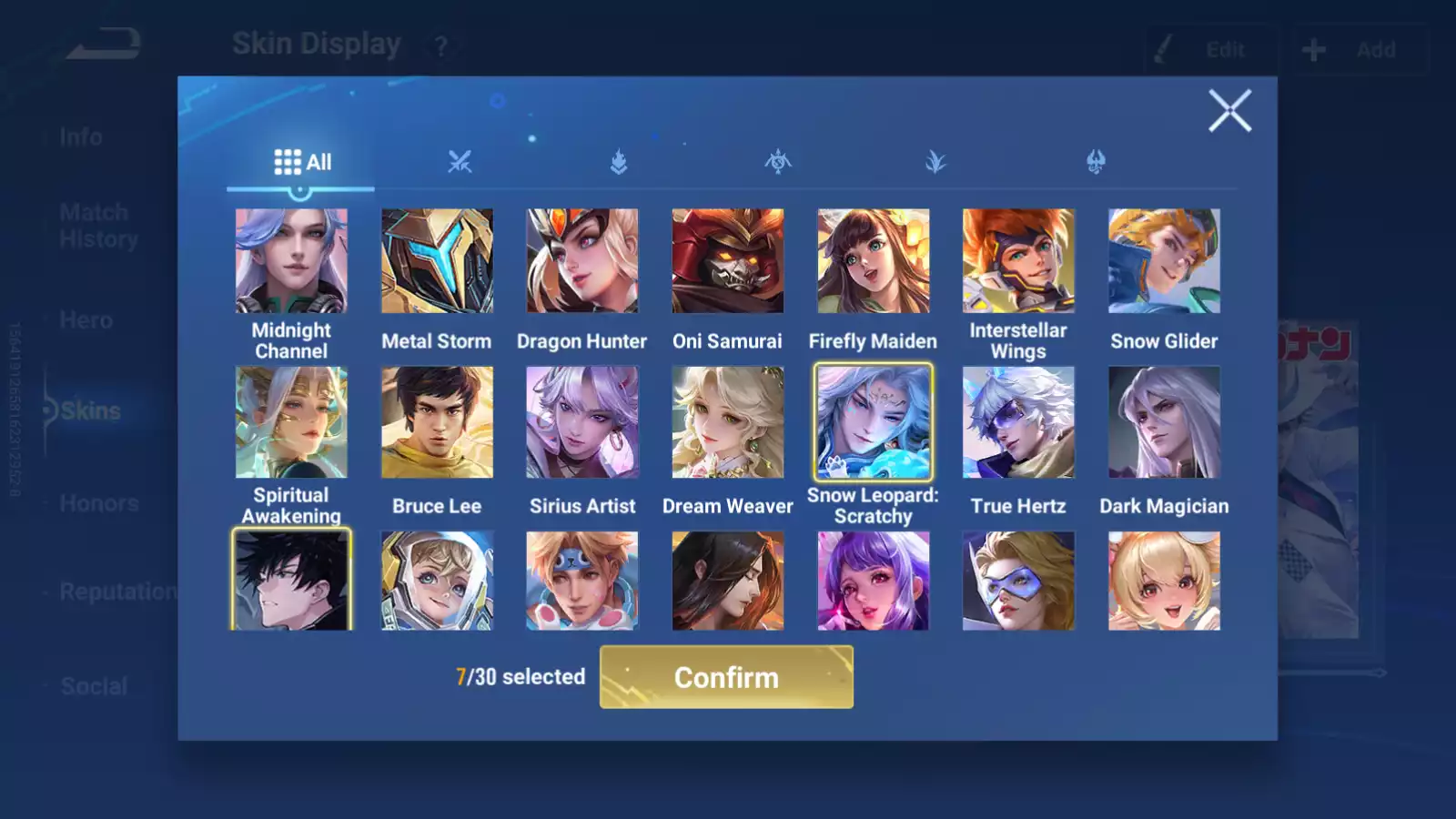Image resolution: width=1456 pixels, height=819 pixels.
Task: Choose the Bruce Lee skin
Action: (x=437, y=422)
